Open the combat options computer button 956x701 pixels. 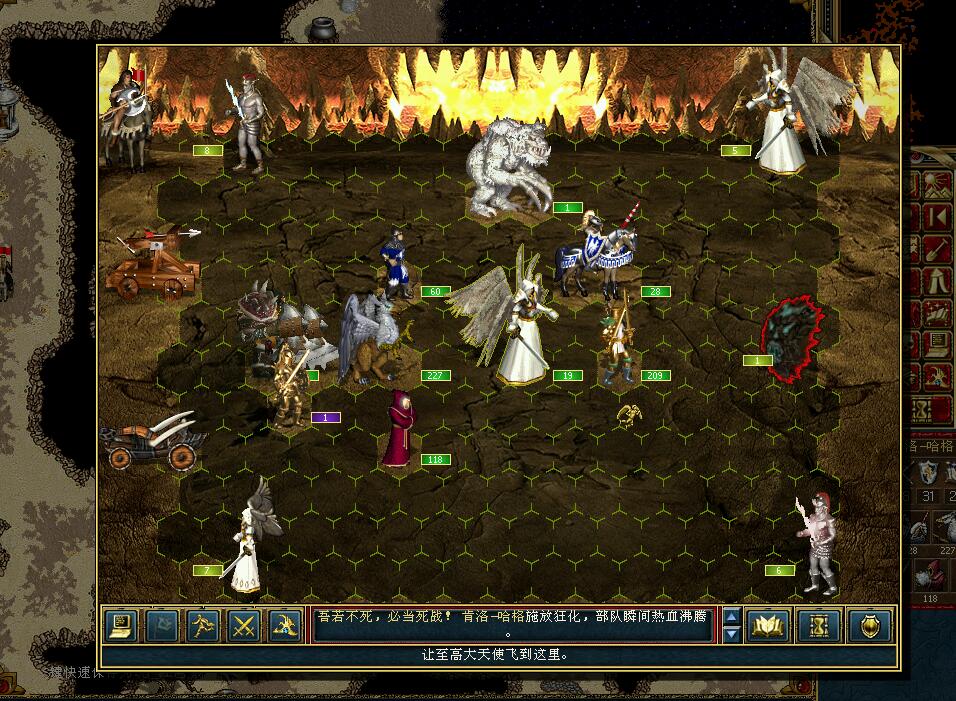pyautogui.click(x=121, y=626)
